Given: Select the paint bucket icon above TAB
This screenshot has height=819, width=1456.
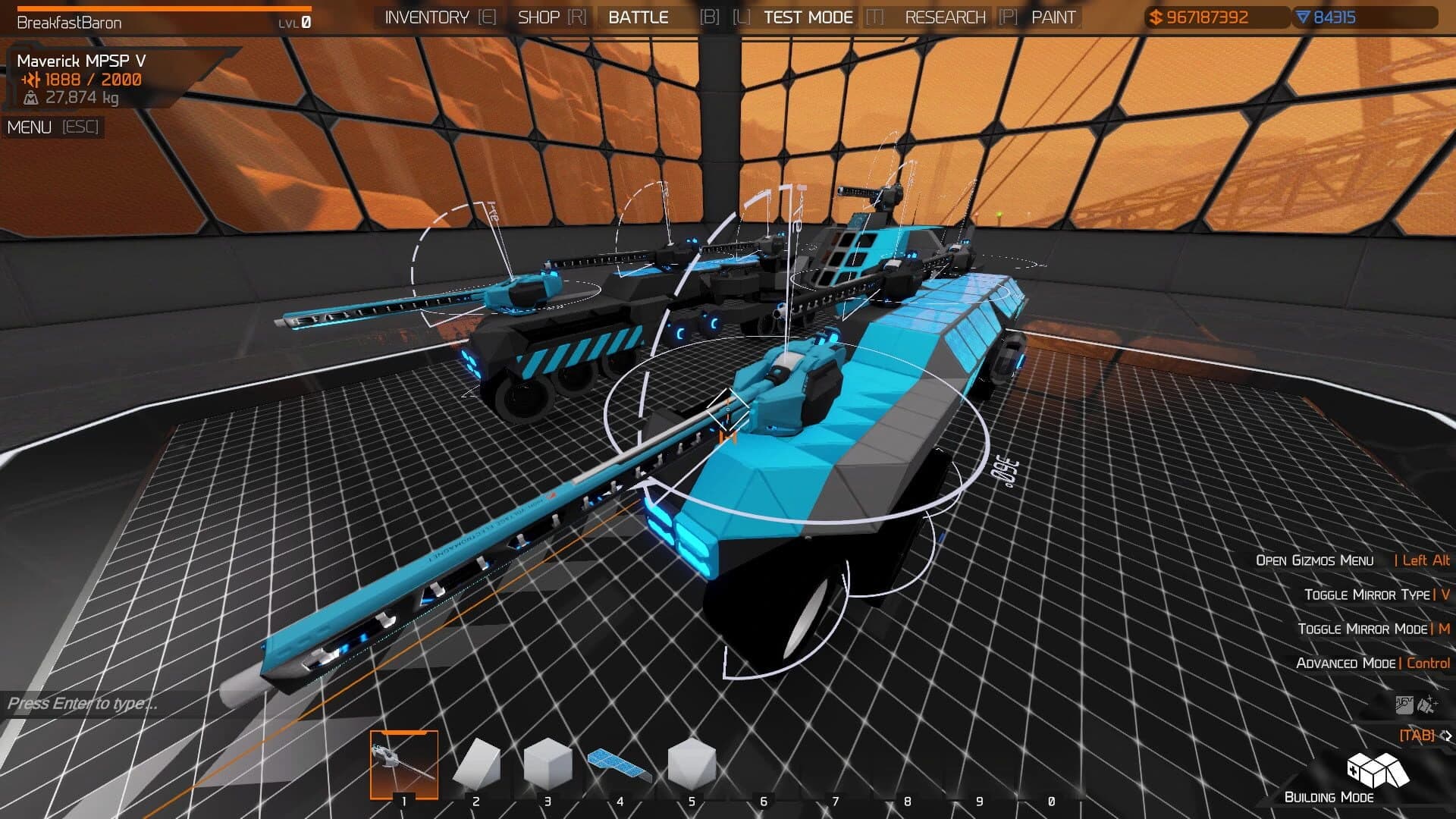Looking at the screenshot, I should coord(1404,704).
